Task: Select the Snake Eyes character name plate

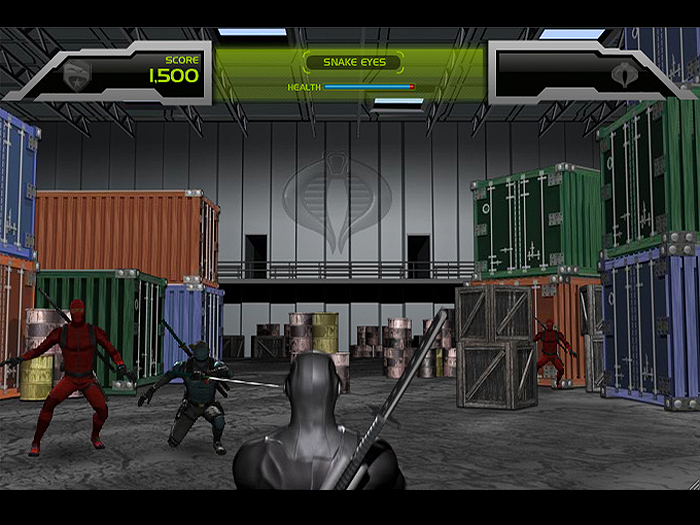Action: (353, 62)
